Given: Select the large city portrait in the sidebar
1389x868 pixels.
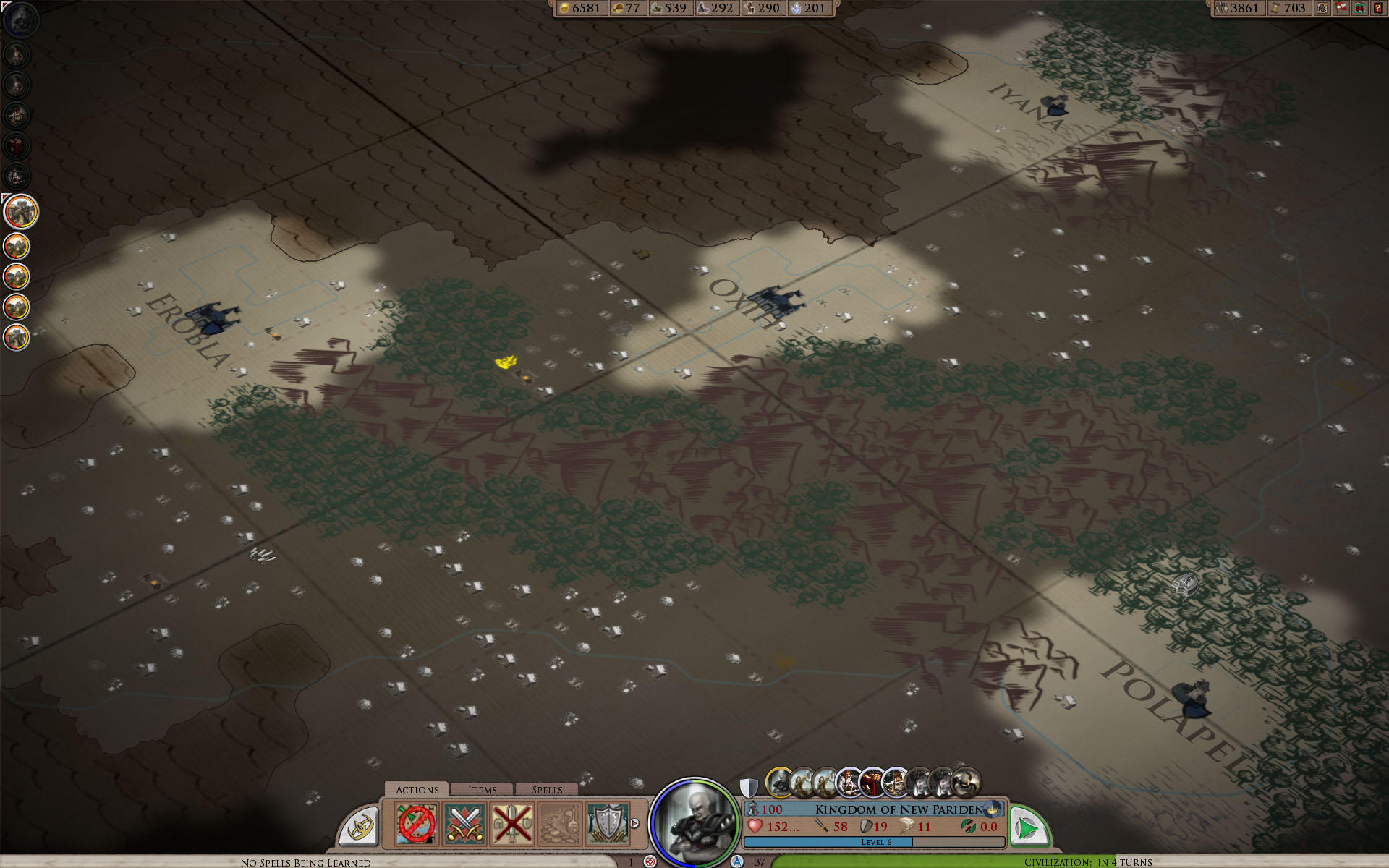Looking at the screenshot, I should 20,212.
